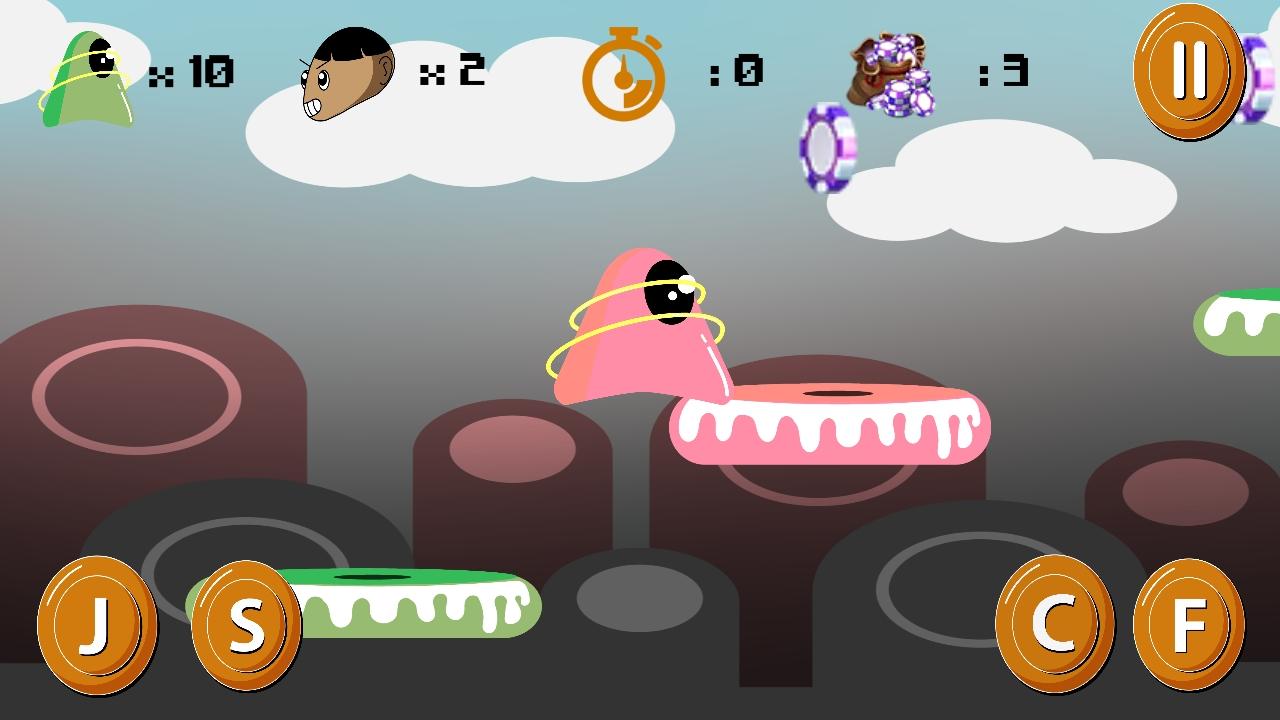Viewport: 1280px width, 720px height.
Task: Click the pink frosted donut platform
Action: tap(830, 425)
